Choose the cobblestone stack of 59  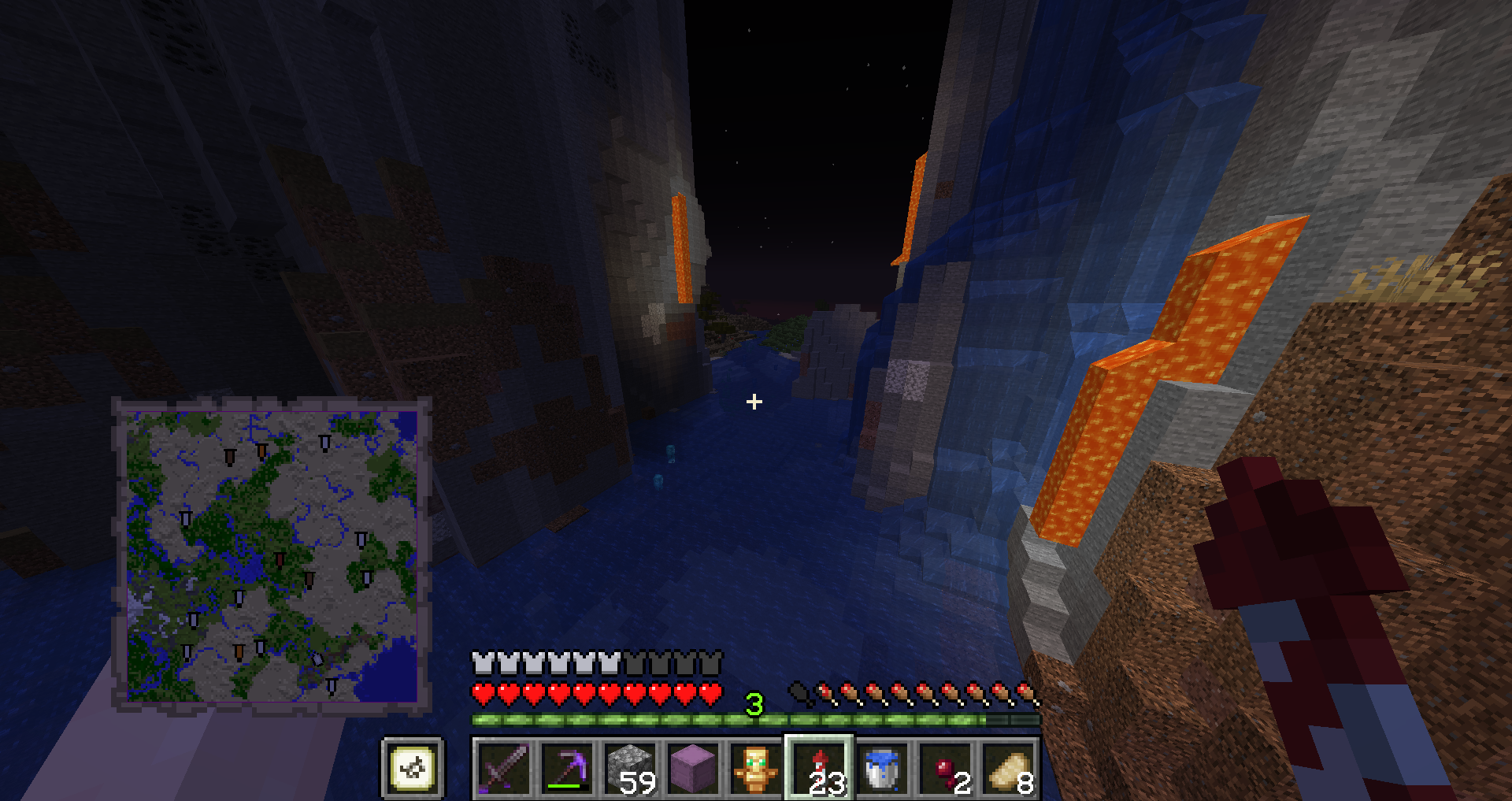pyautogui.click(x=630, y=768)
